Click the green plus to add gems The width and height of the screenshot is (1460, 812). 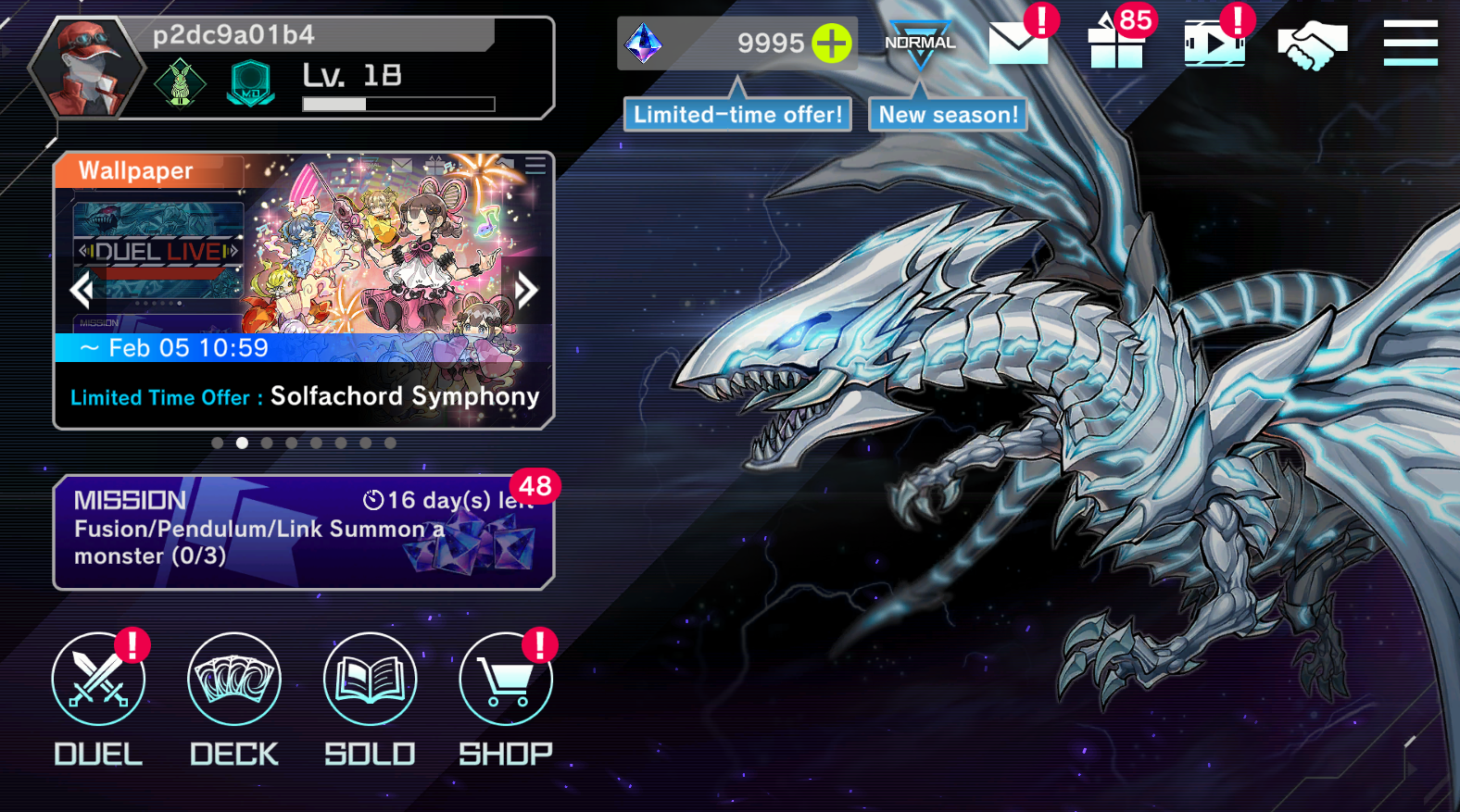pos(831,43)
